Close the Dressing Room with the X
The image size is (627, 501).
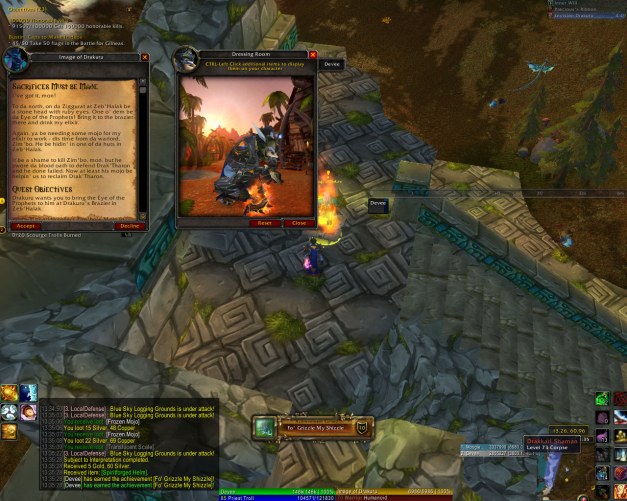click(313, 55)
